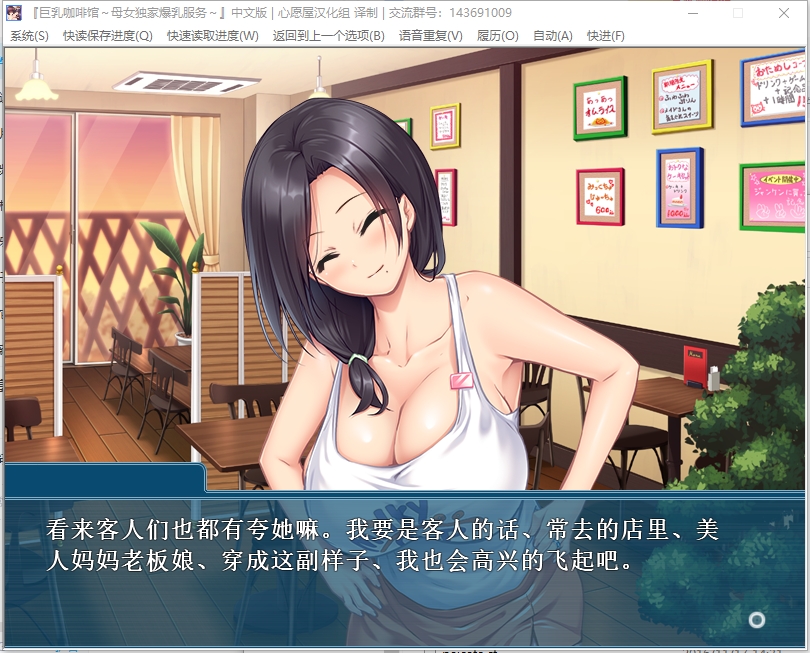Advance dialogue via the circle indicator
Screen dimensions: 810x653
pyautogui.click(x=757, y=620)
